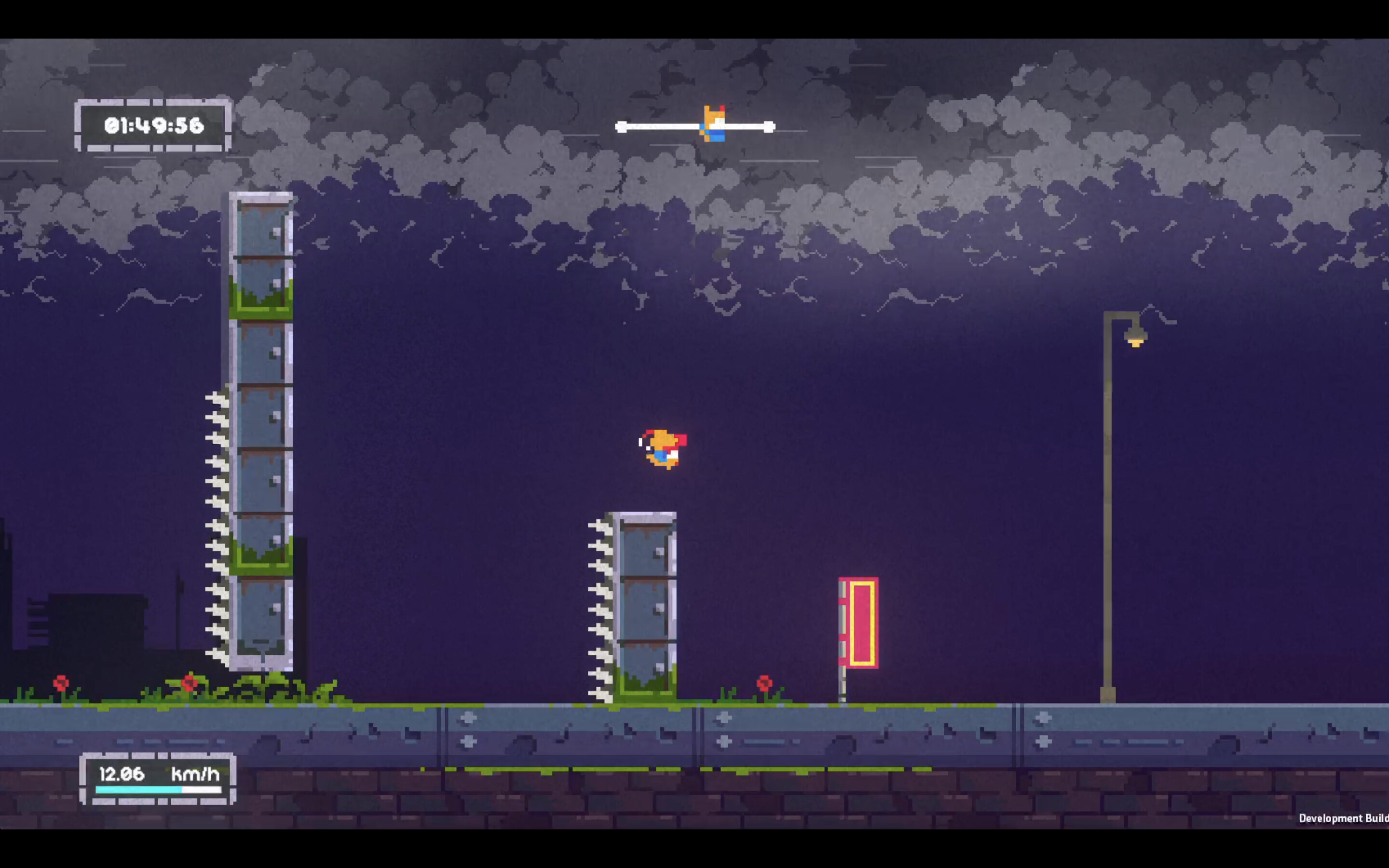Click the right endpoint of the level progress bar
Screen dimensions: 1389x868
coord(770,127)
